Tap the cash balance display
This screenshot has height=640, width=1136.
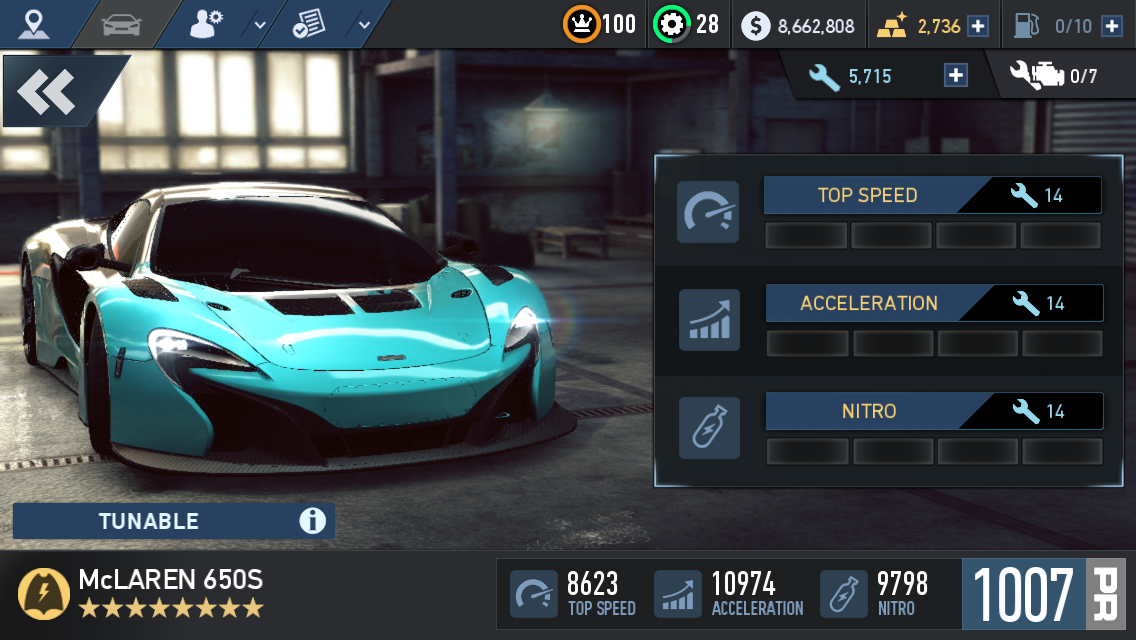click(x=799, y=26)
